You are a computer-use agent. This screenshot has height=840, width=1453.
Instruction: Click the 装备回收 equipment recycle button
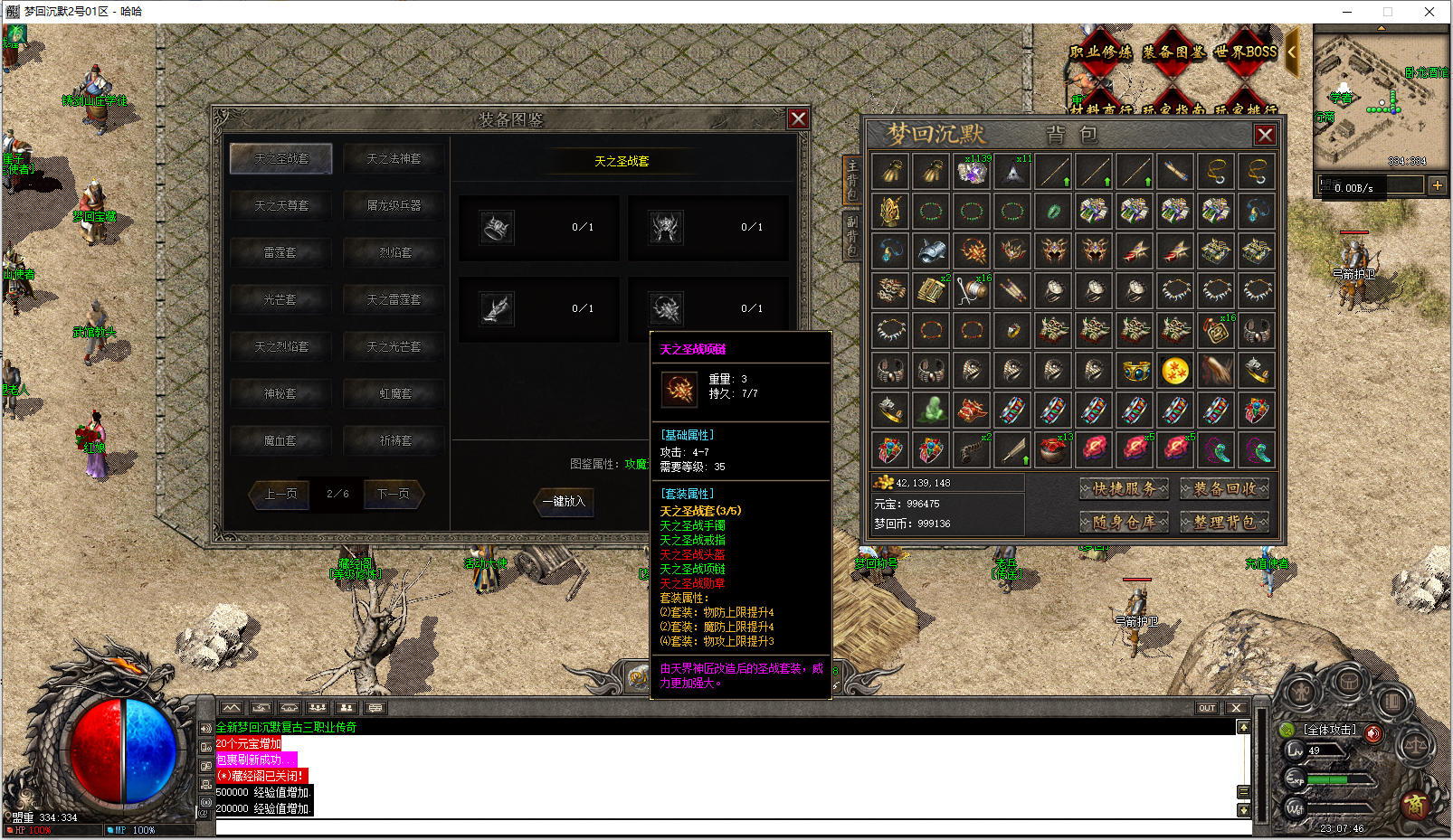1224,489
